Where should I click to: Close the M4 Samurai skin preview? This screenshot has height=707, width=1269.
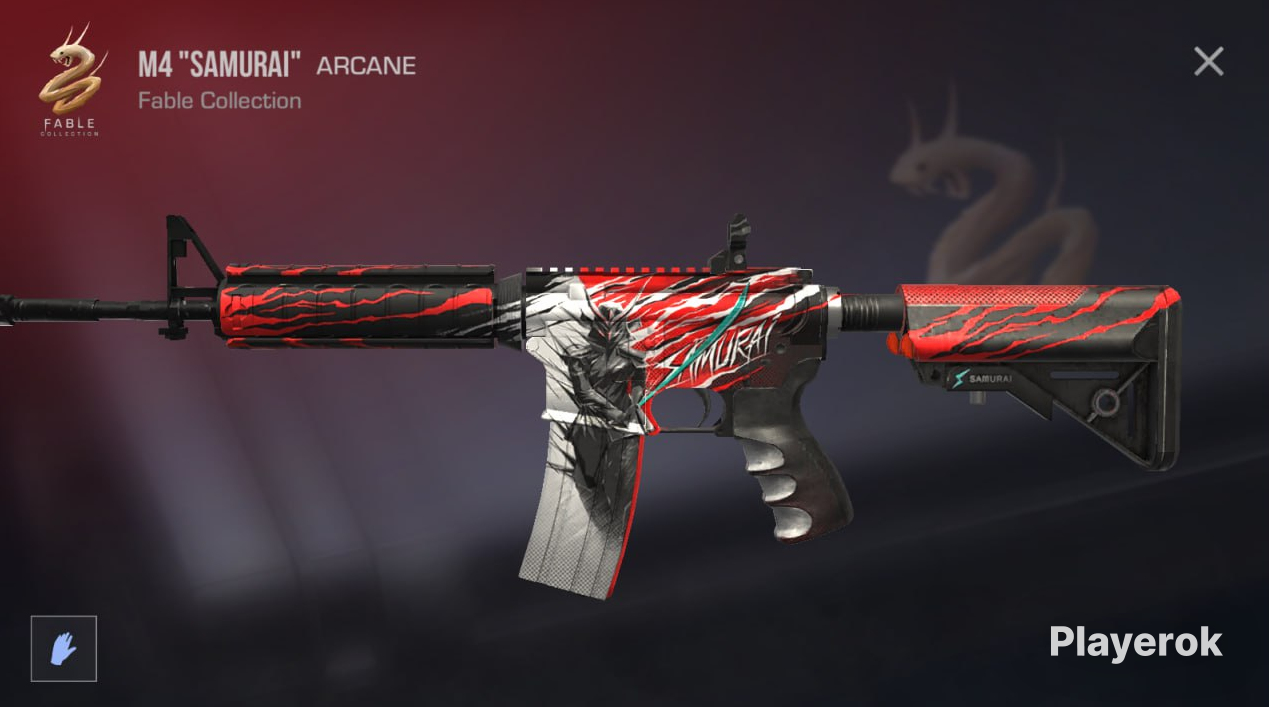coord(1208,62)
